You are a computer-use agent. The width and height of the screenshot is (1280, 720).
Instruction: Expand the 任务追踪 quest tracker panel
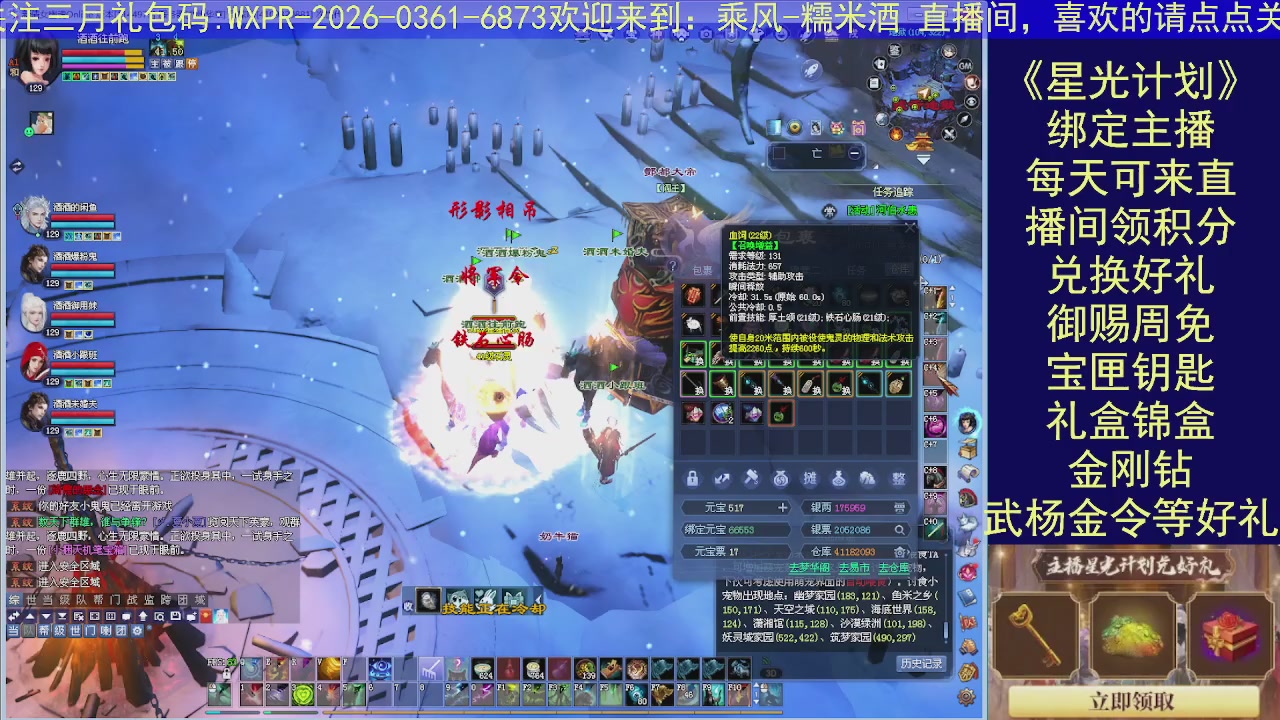[893, 191]
